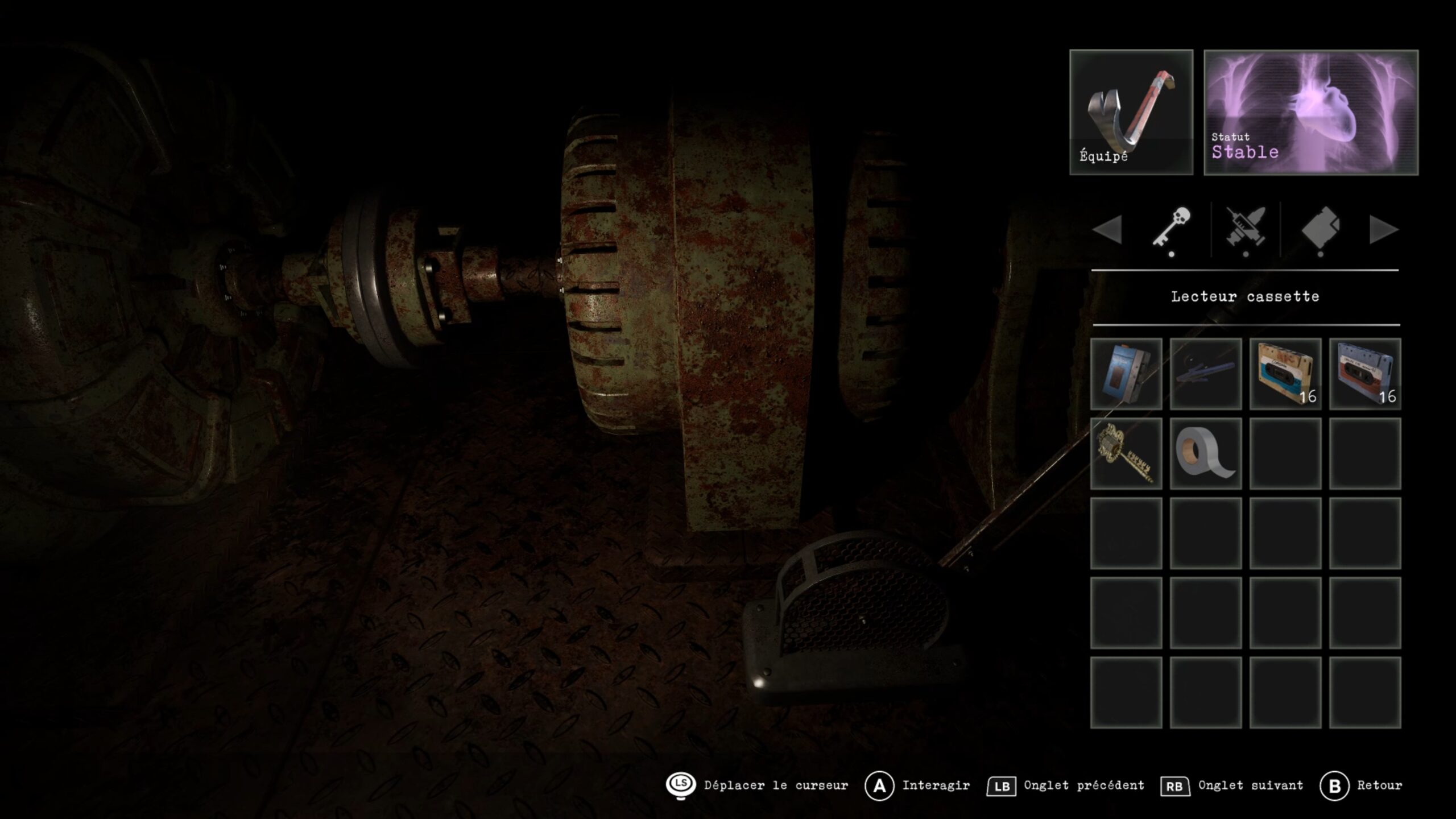
Task: Open the documents tab with the folded paper icon
Action: tap(1320, 229)
